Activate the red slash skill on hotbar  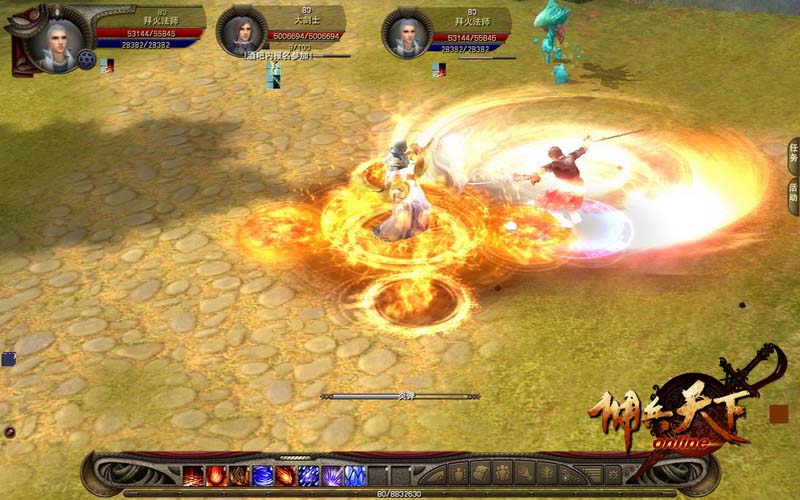[x=193, y=475]
